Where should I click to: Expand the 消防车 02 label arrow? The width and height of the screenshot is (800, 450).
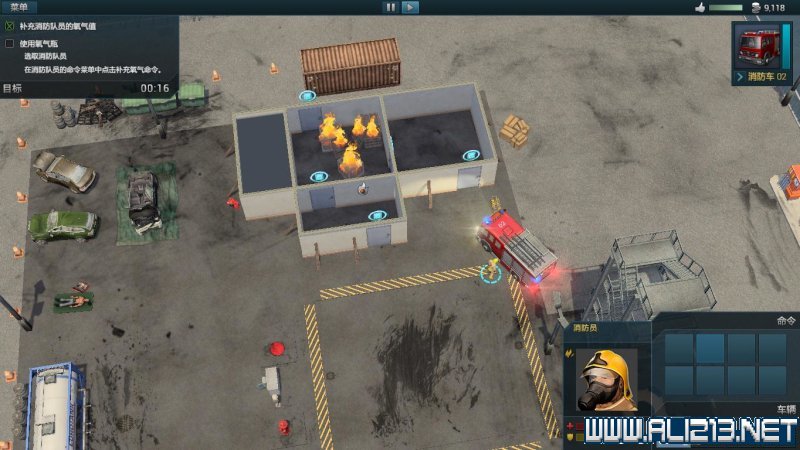coord(740,76)
